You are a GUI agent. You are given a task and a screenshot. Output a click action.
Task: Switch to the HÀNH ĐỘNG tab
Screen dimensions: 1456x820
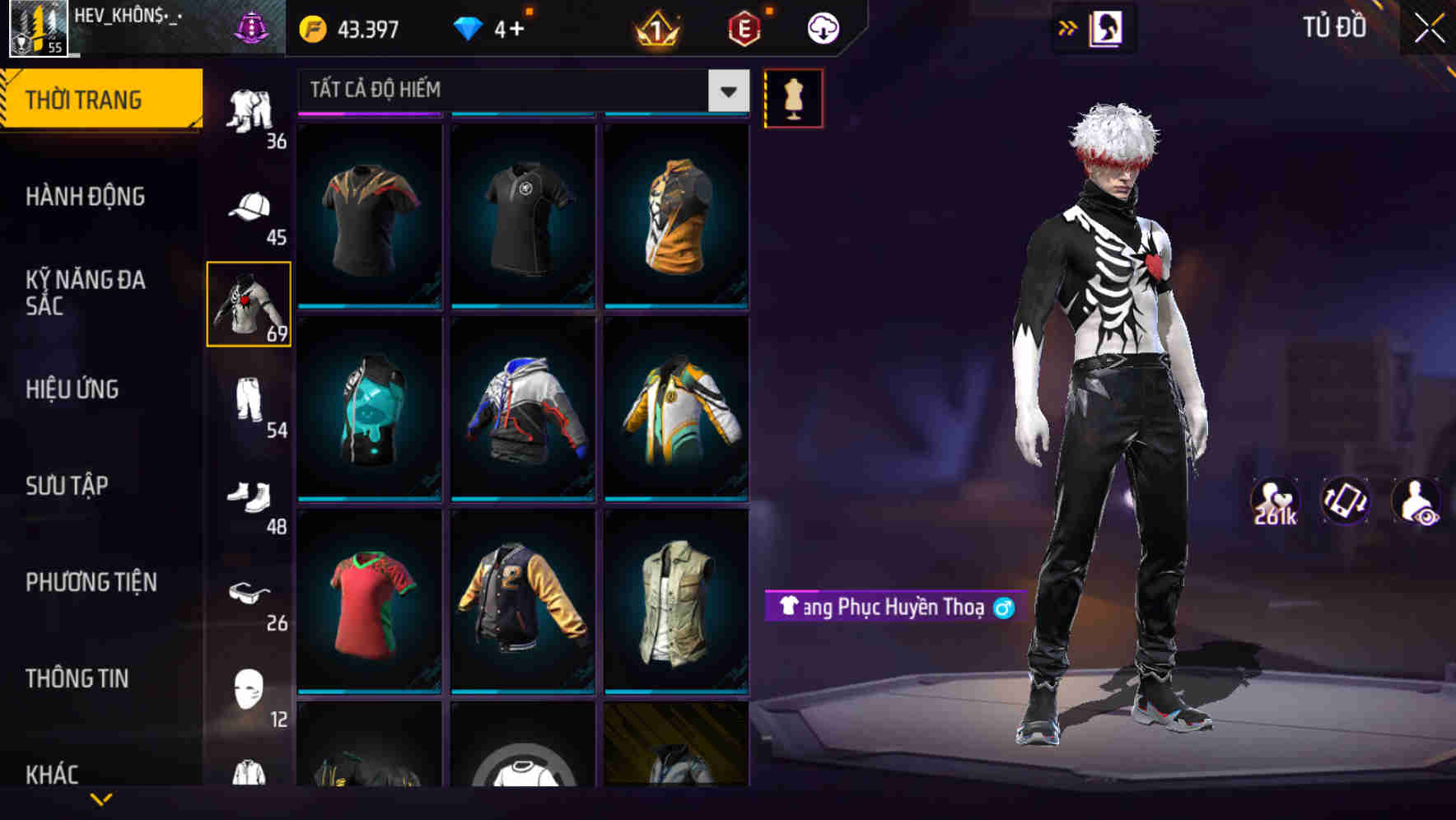(x=86, y=197)
